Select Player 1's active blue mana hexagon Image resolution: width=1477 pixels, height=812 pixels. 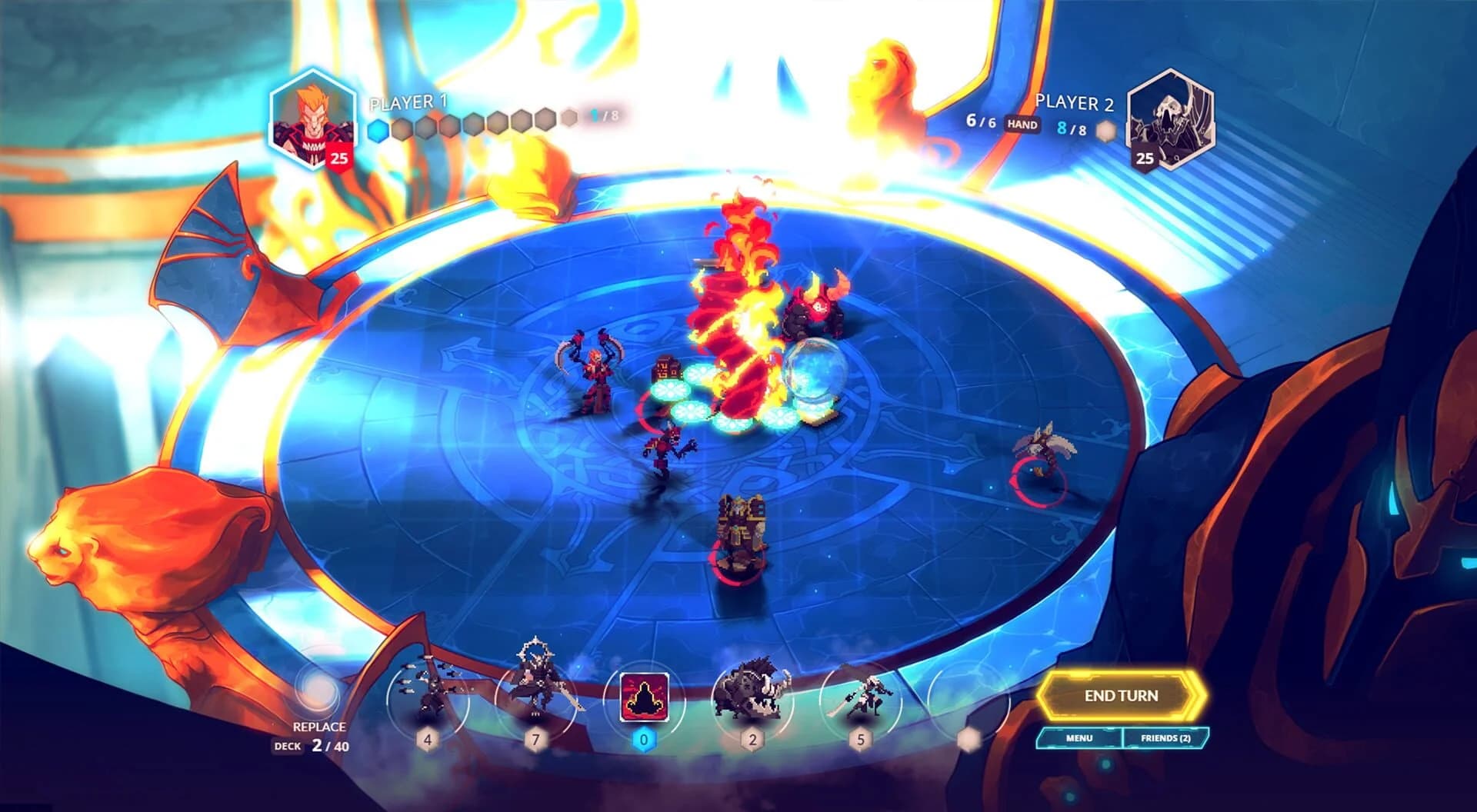tap(376, 130)
